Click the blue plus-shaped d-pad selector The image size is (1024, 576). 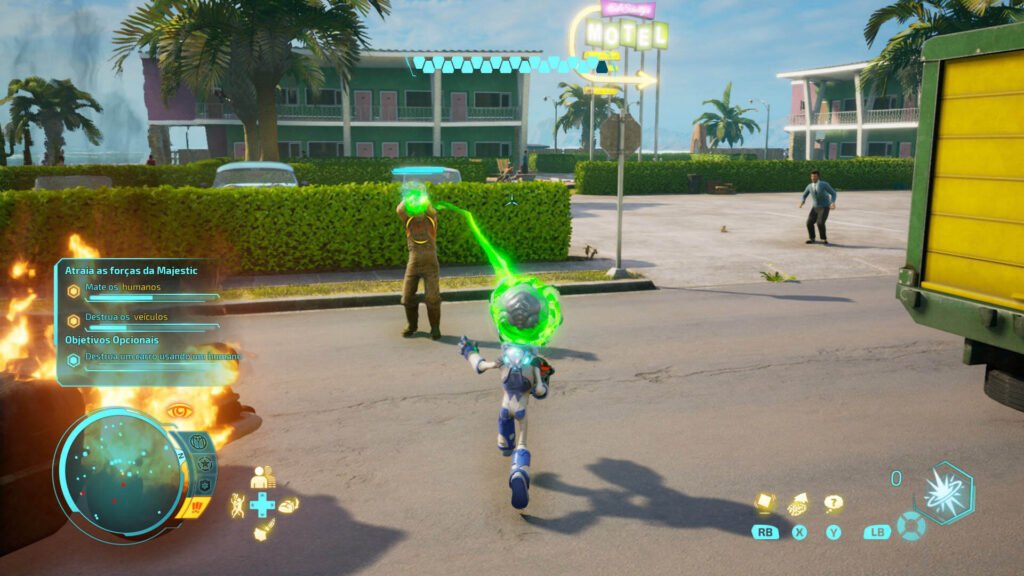pos(263,505)
